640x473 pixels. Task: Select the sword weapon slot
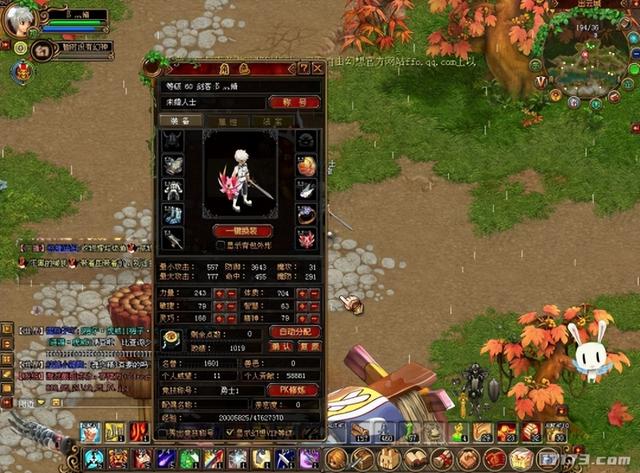pos(173,239)
